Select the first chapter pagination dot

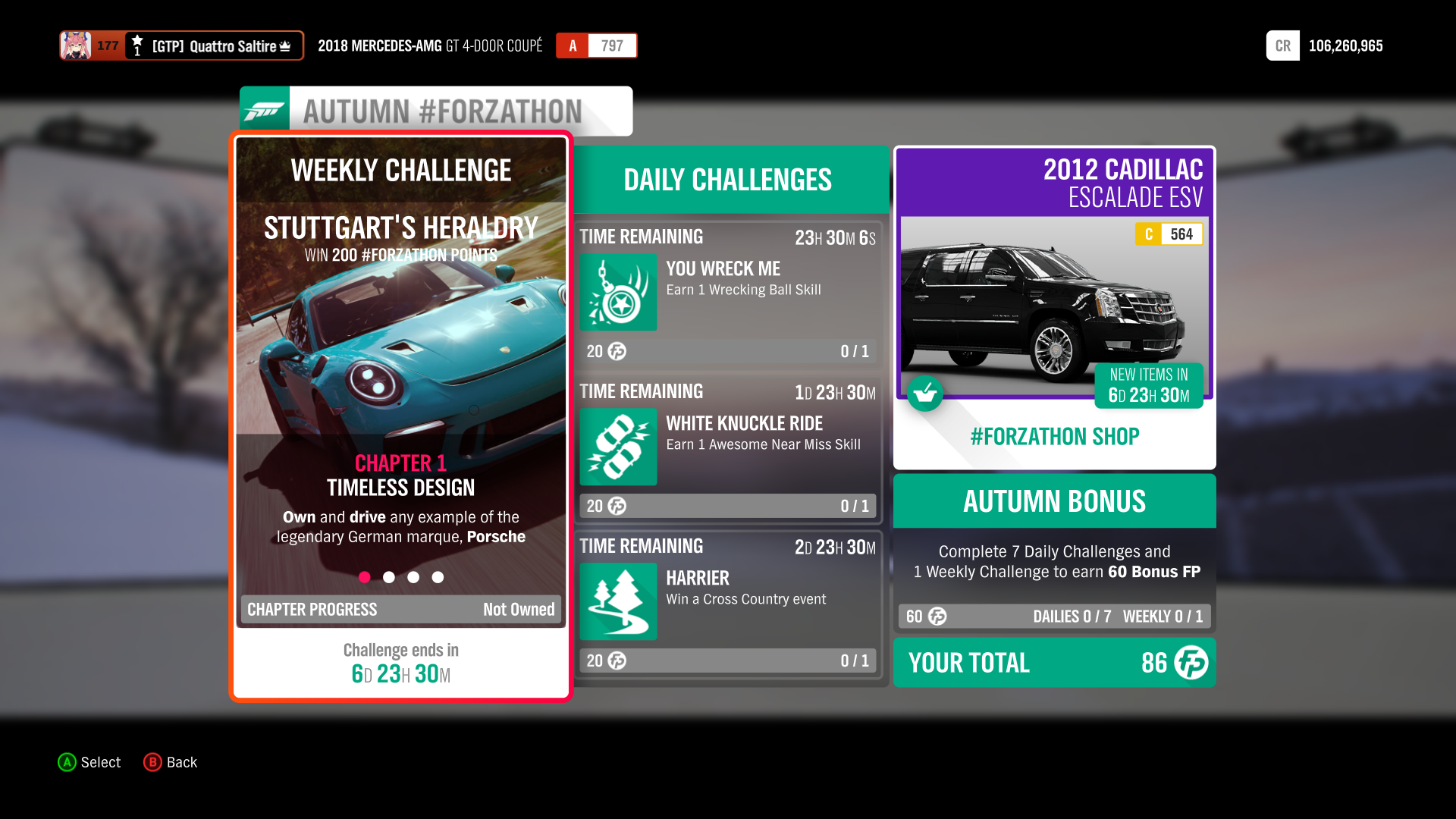coord(365,577)
